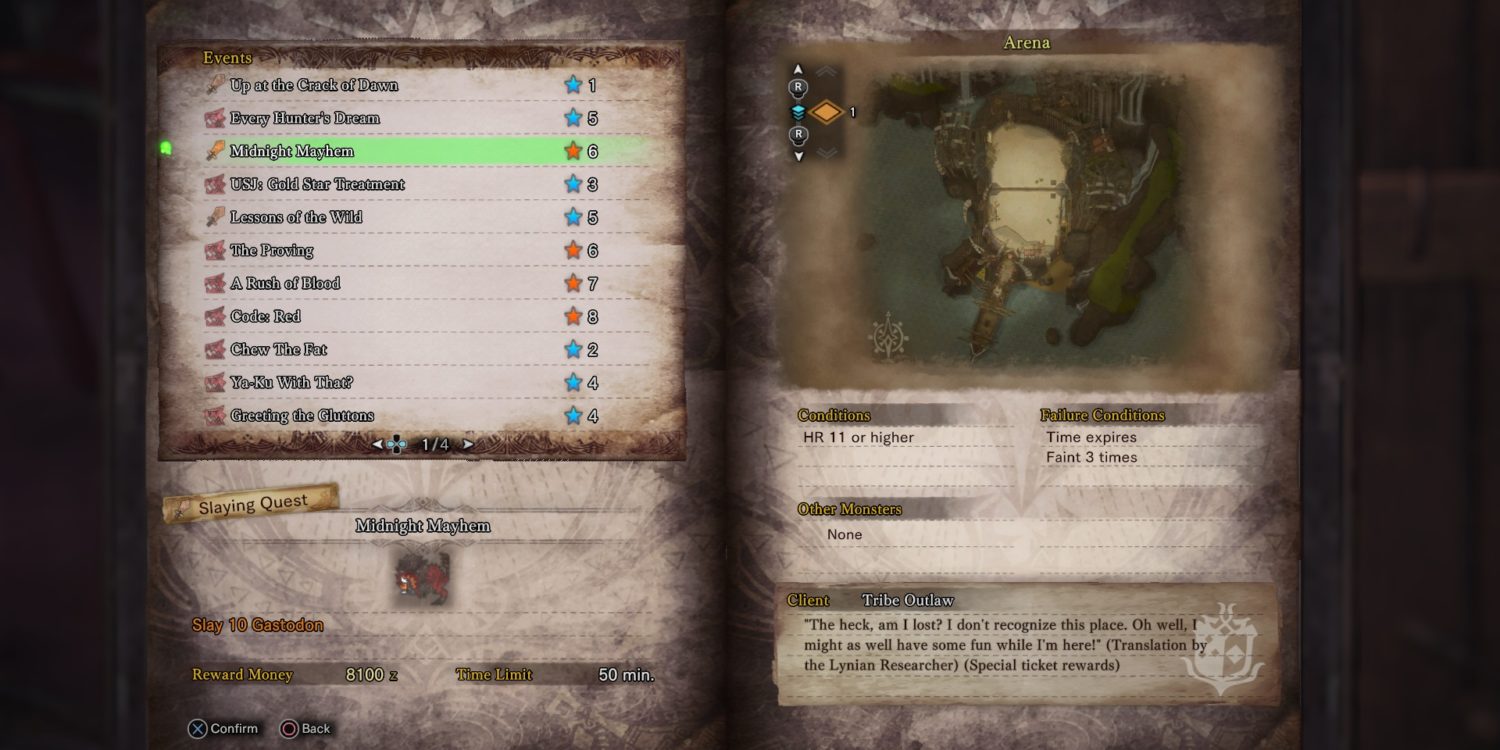Viewport: 1500px width, 750px height.
Task: Select the Code: Red quest entry
Action: (x=265, y=317)
